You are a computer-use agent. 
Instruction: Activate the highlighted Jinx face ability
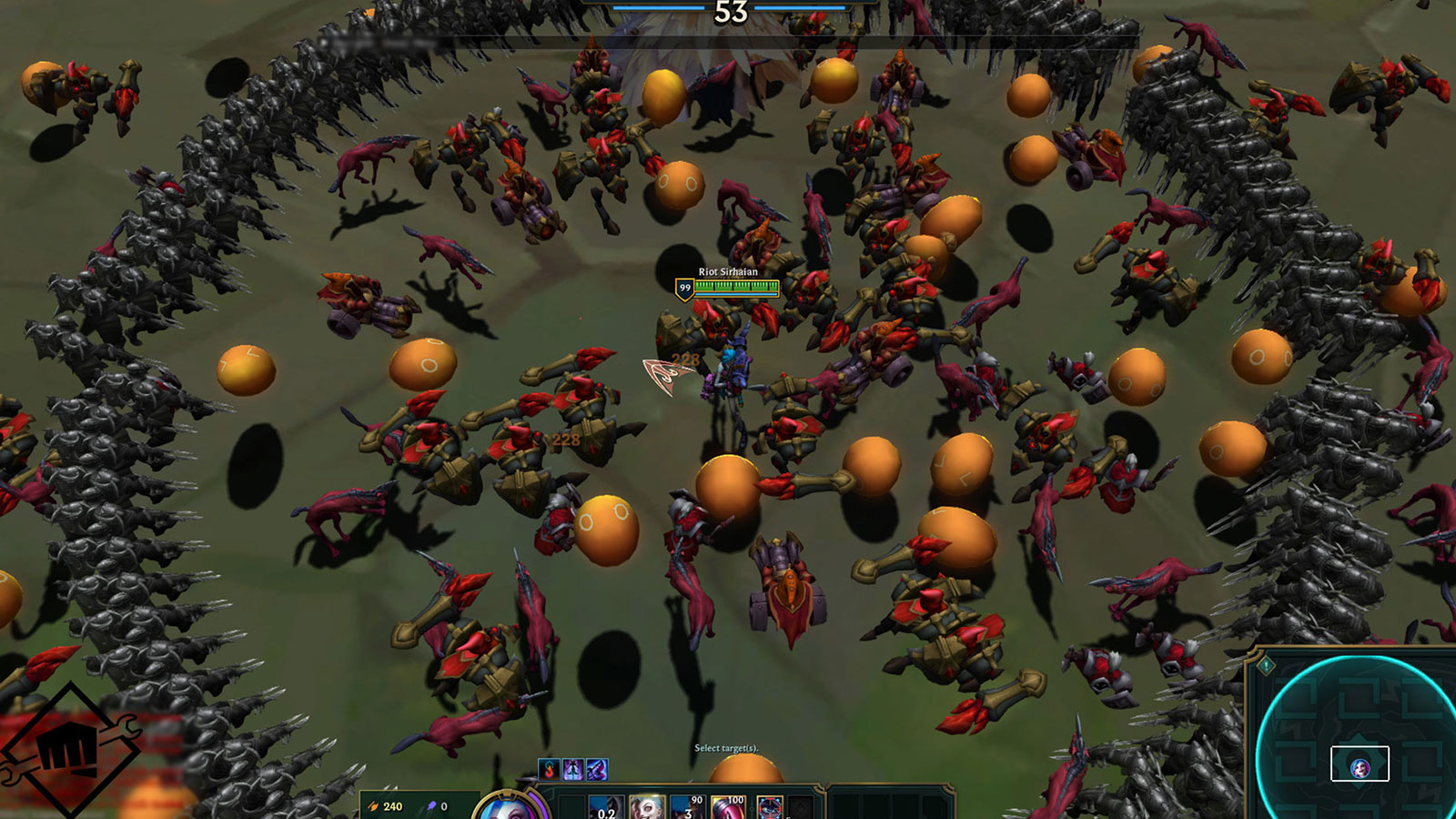(x=646, y=808)
